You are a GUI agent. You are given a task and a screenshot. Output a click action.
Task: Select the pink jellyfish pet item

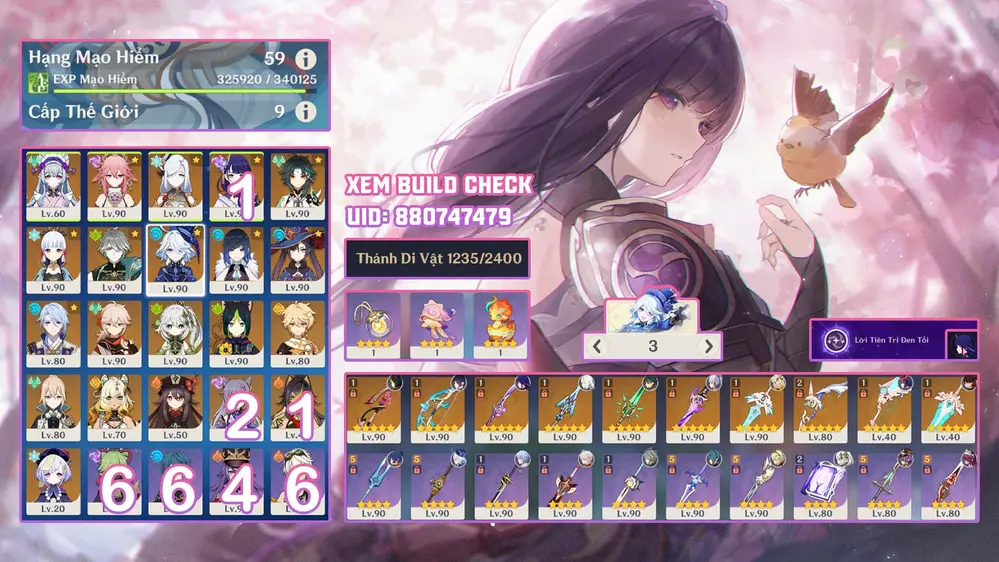[x=436, y=325]
